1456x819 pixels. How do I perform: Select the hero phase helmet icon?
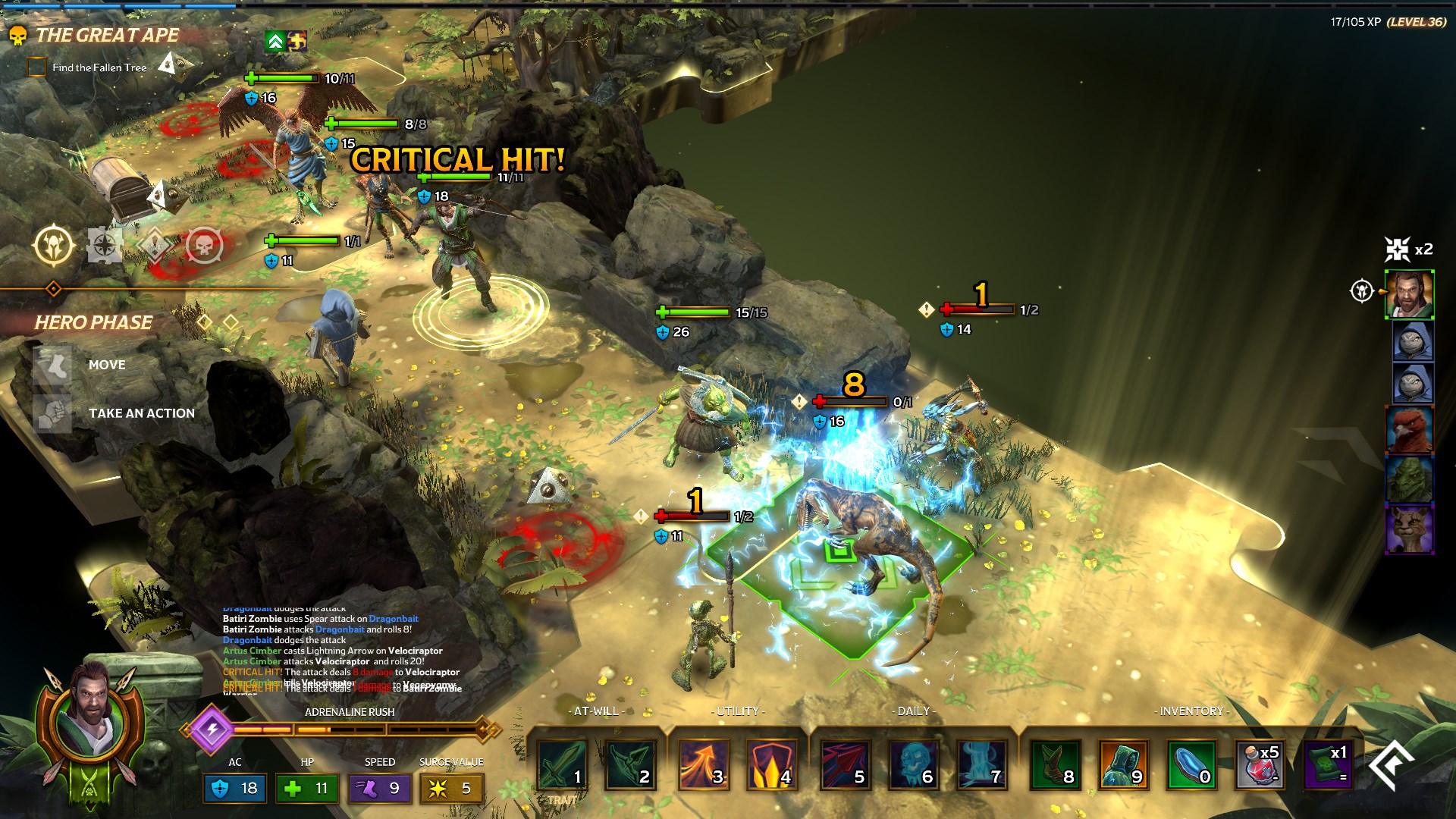[x=54, y=245]
